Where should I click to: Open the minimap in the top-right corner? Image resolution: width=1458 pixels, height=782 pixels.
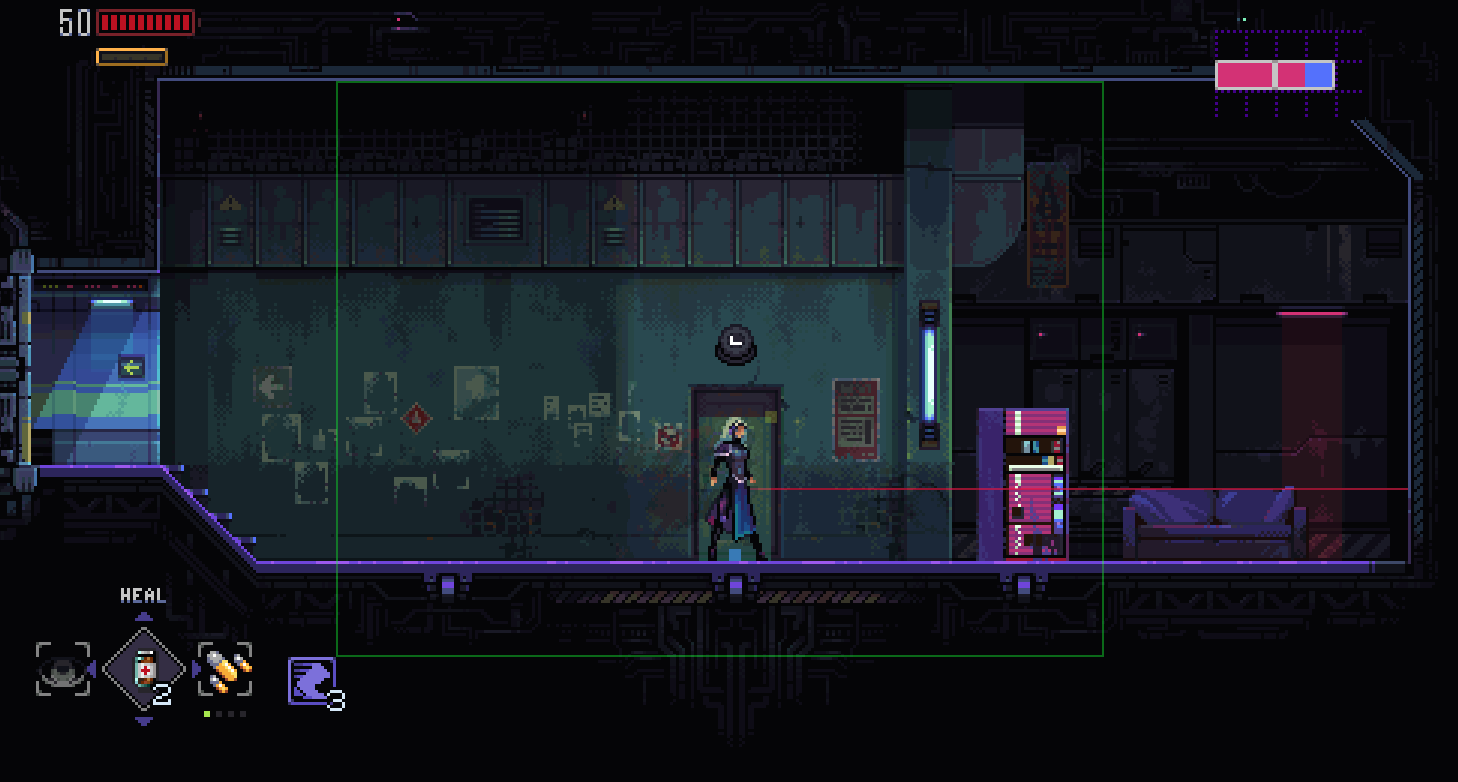click(x=1275, y=75)
